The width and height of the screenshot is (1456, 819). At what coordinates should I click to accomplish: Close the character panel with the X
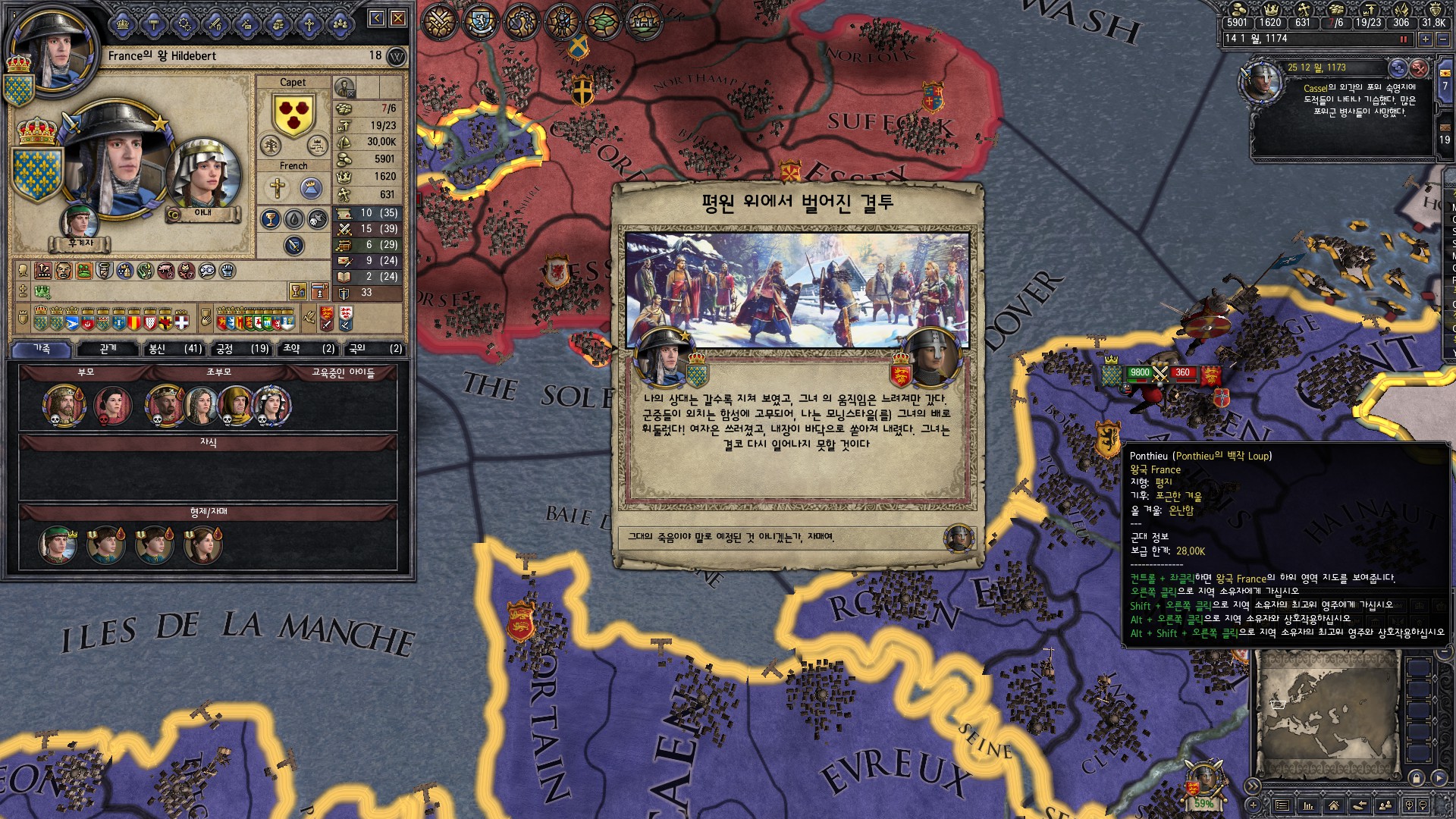398,18
